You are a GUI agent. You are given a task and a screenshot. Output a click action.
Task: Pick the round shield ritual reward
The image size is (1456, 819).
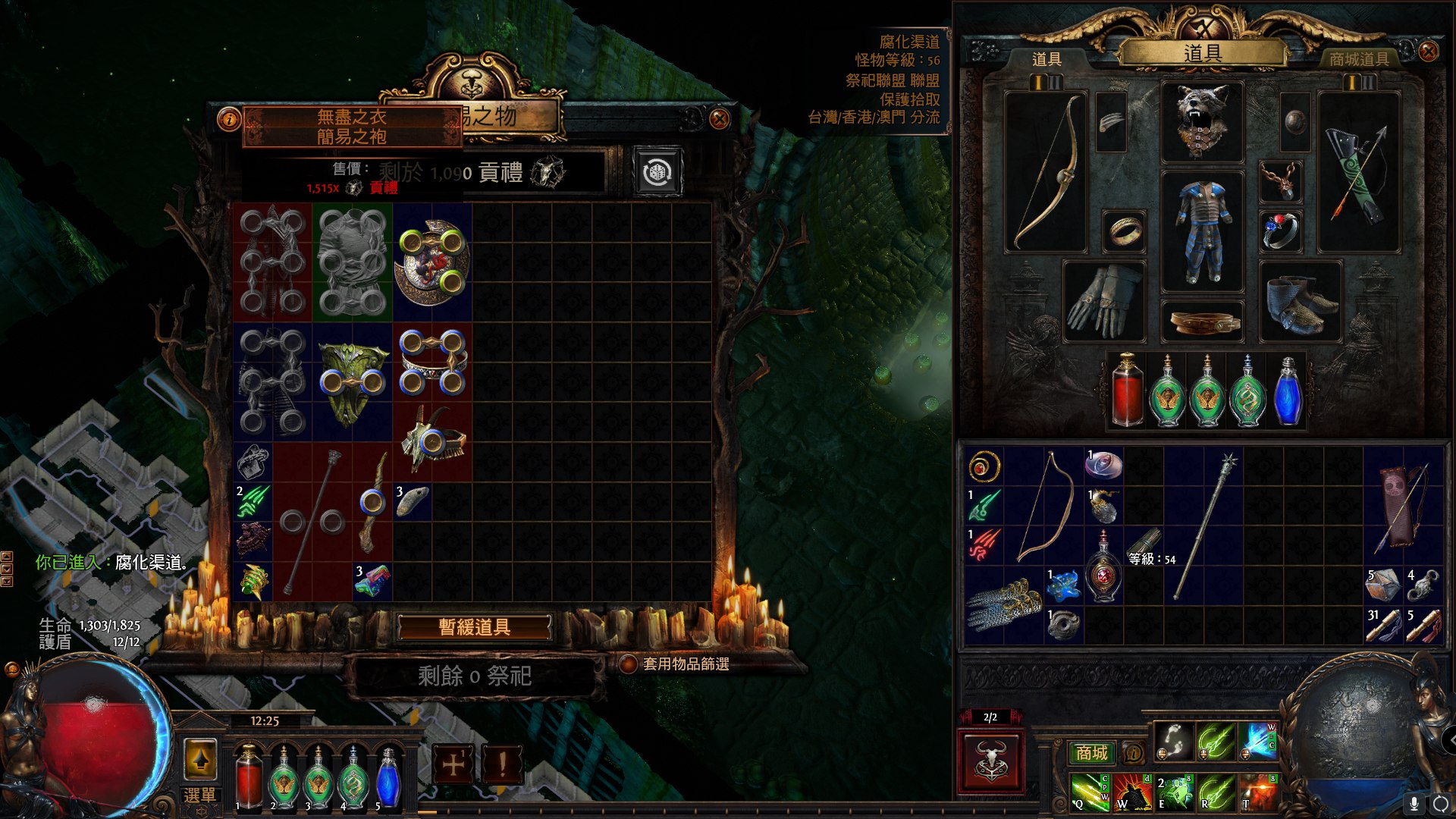click(x=432, y=262)
